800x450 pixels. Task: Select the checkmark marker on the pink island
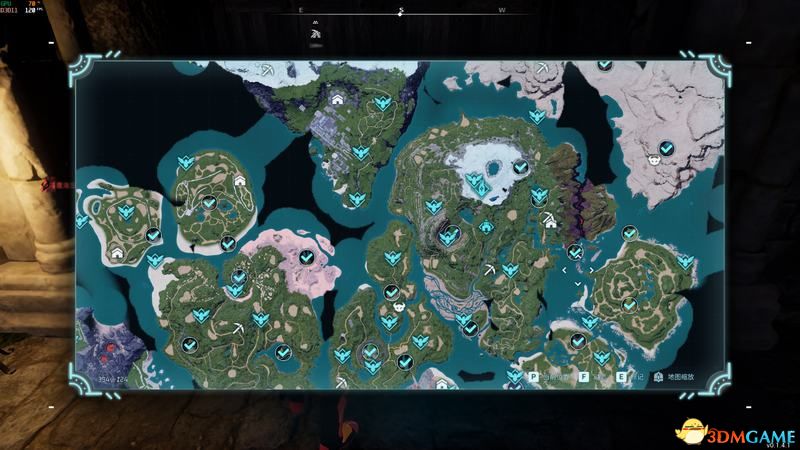[307, 257]
